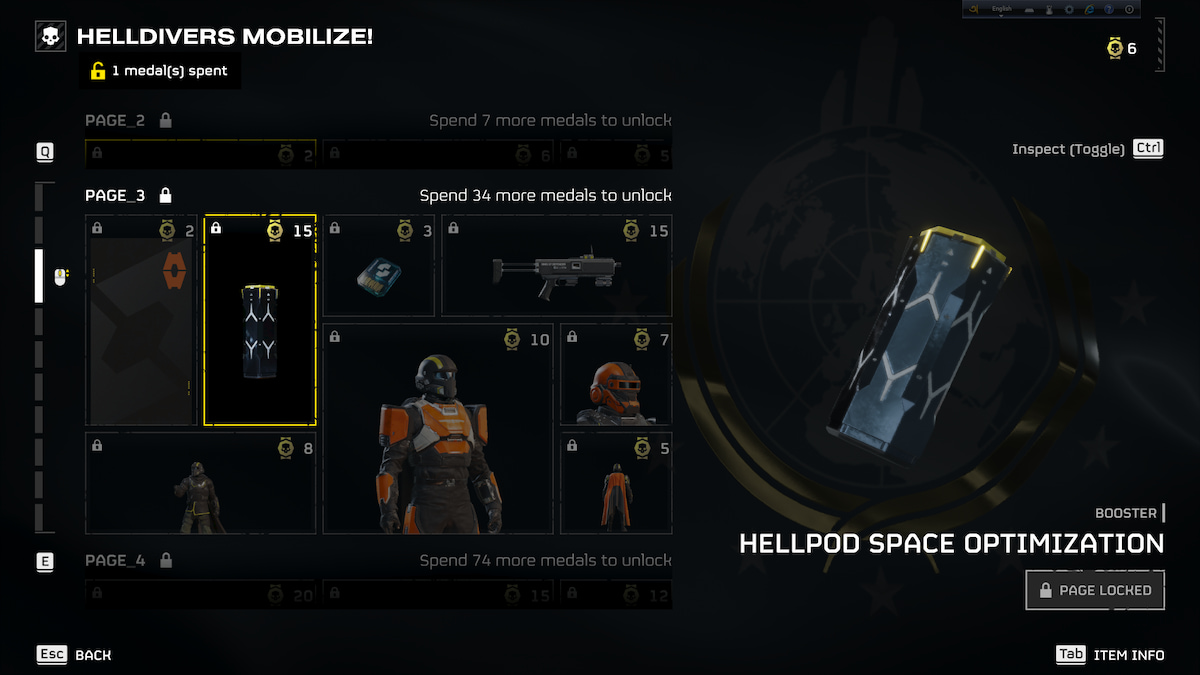Select the orange cape costing 5 medals

coord(616,484)
